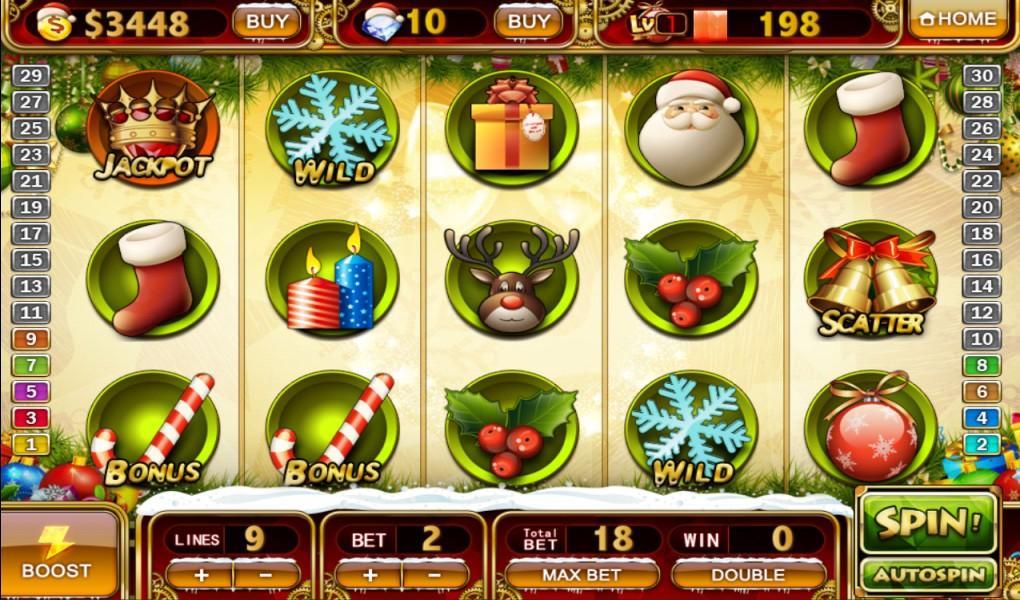
Task: Decrease the number of lines
Action: click(266, 575)
